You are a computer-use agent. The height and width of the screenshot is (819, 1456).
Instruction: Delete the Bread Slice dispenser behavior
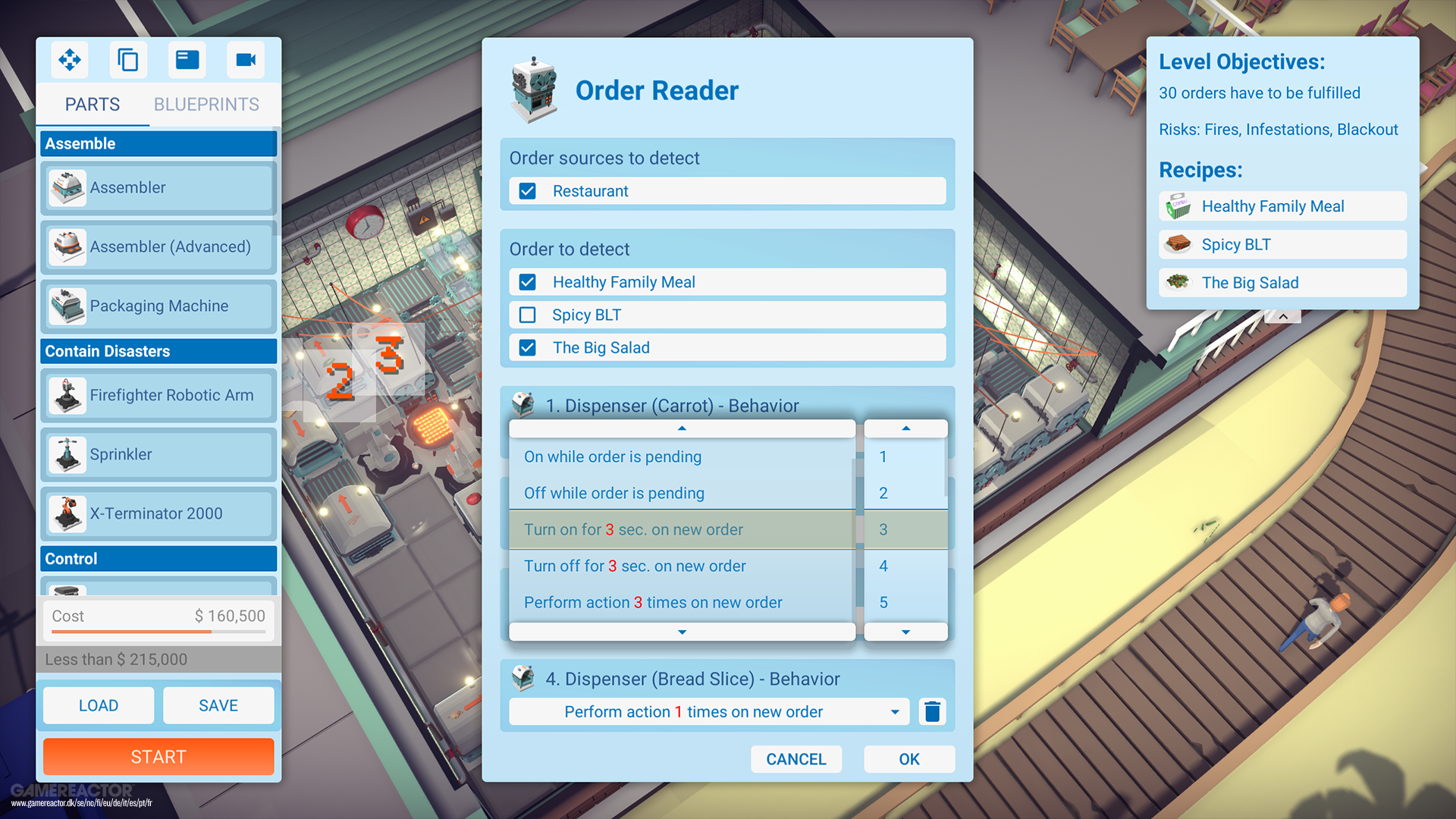932,712
